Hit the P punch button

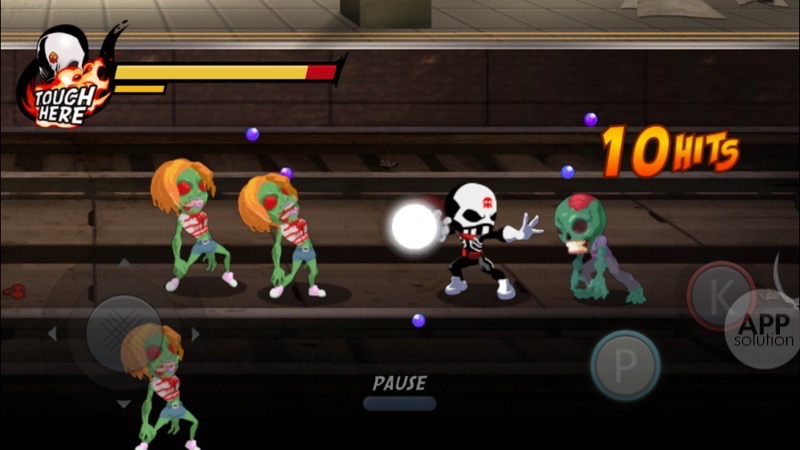click(x=624, y=365)
